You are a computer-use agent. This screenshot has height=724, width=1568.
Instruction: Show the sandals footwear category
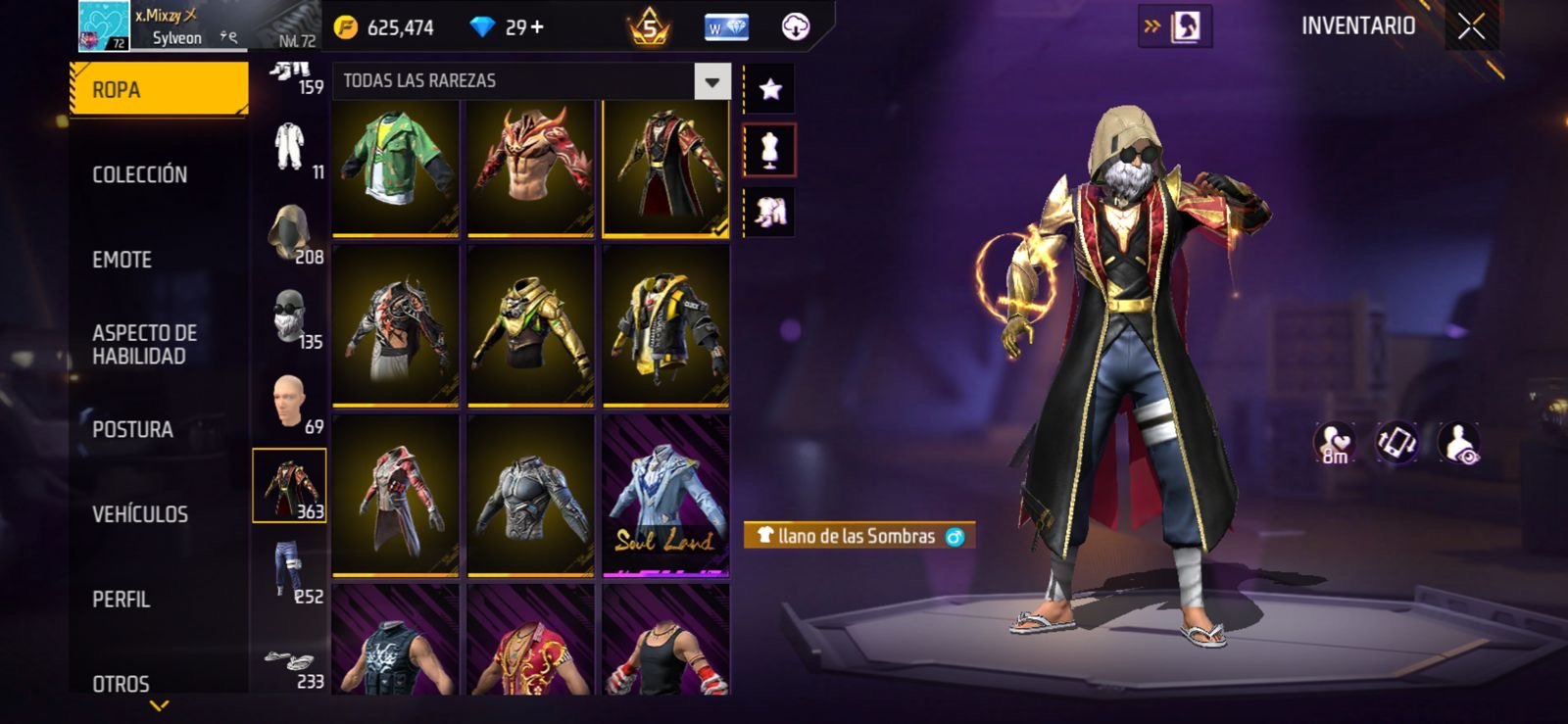289,663
